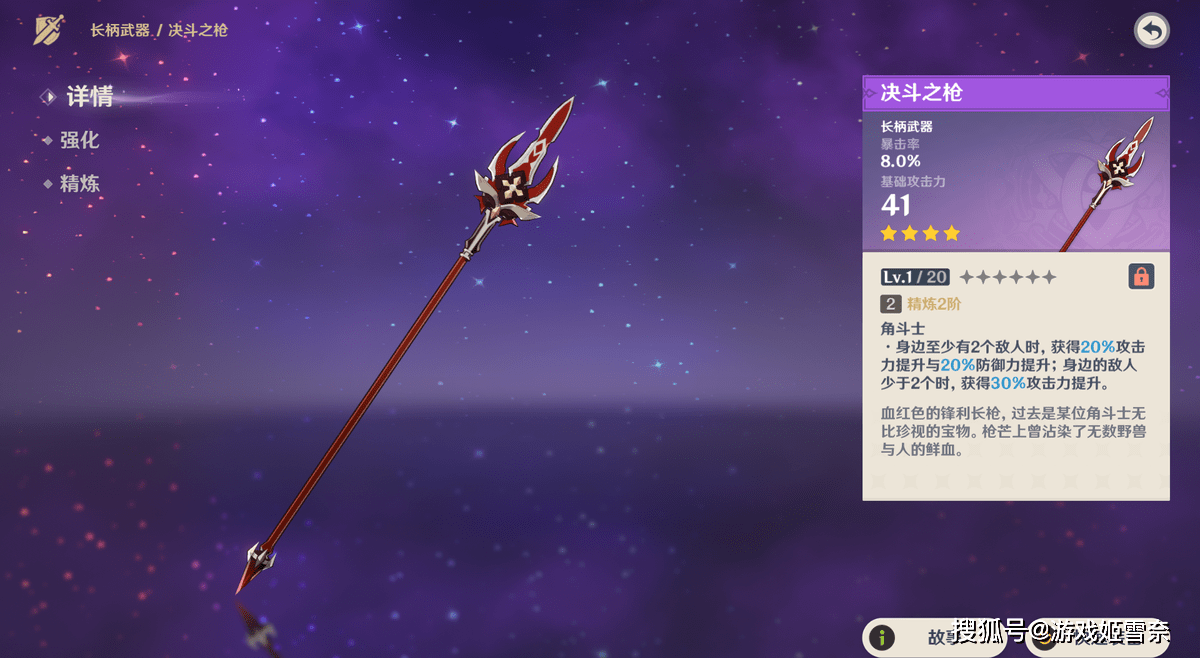Click the 长柄武器 polearm icon in the header
Image resolution: width=1200 pixels, height=658 pixels.
[x=49, y=30]
